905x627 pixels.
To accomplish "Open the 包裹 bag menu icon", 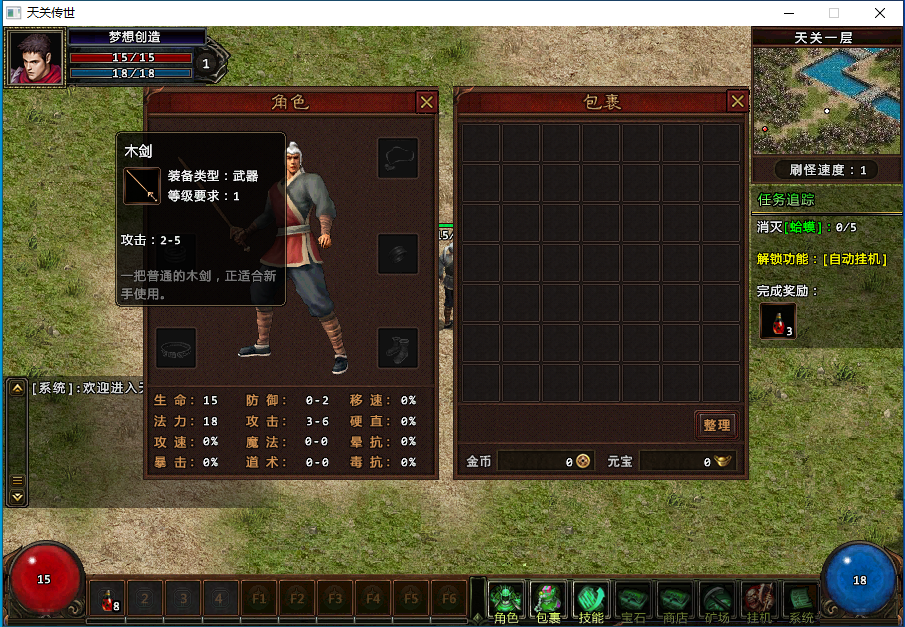I will (x=548, y=600).
